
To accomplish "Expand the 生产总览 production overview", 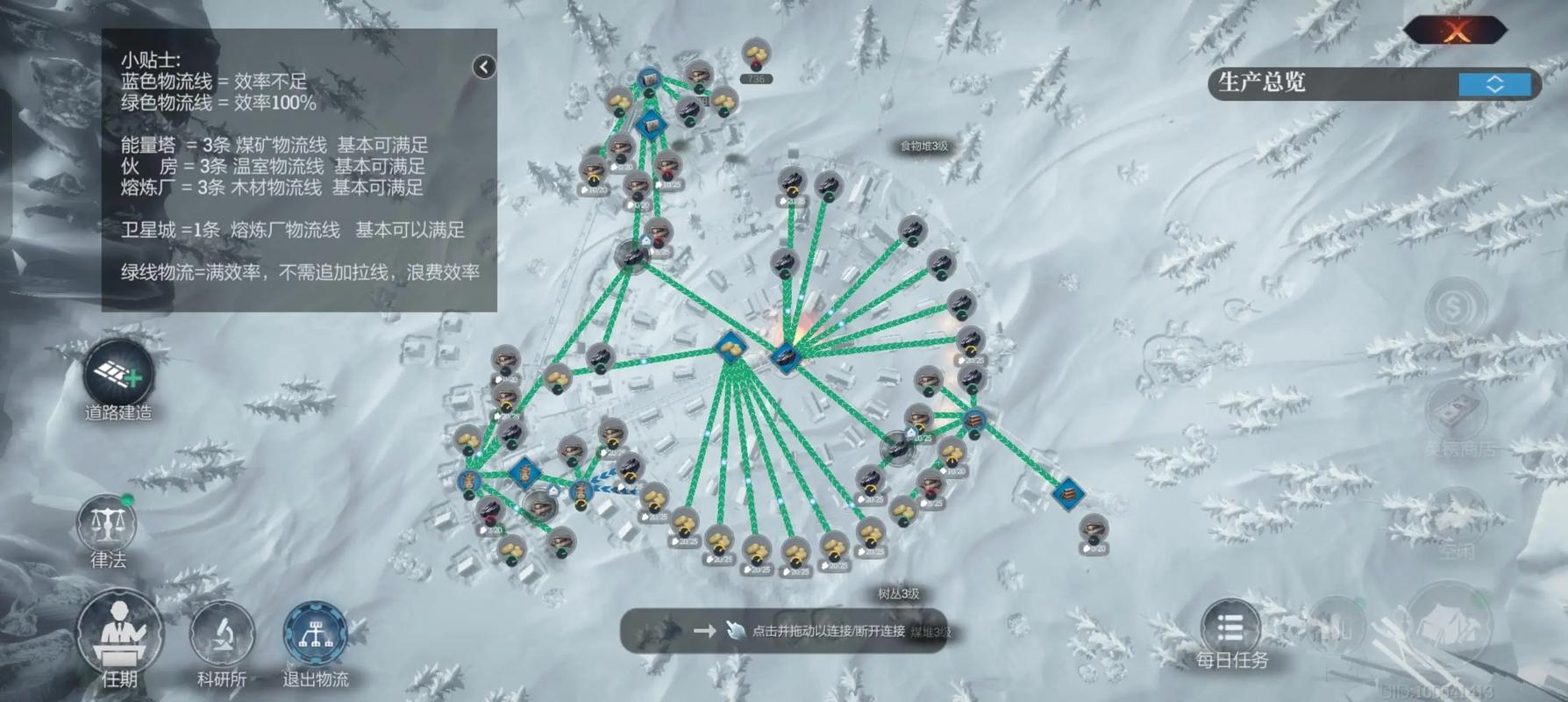I will point(1494,84).
